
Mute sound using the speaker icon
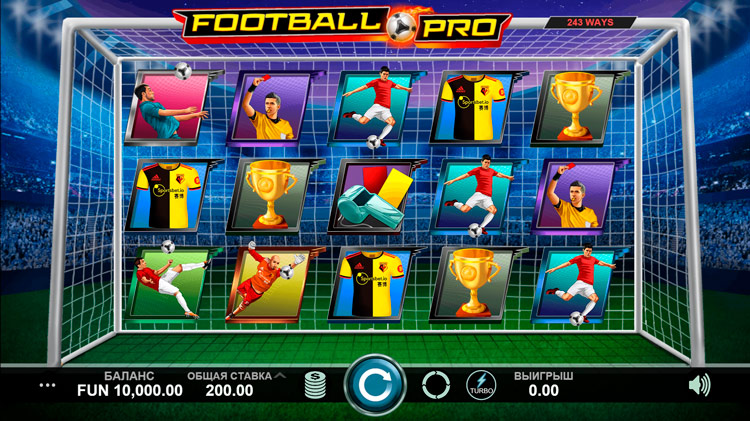(x=700, y=384)
